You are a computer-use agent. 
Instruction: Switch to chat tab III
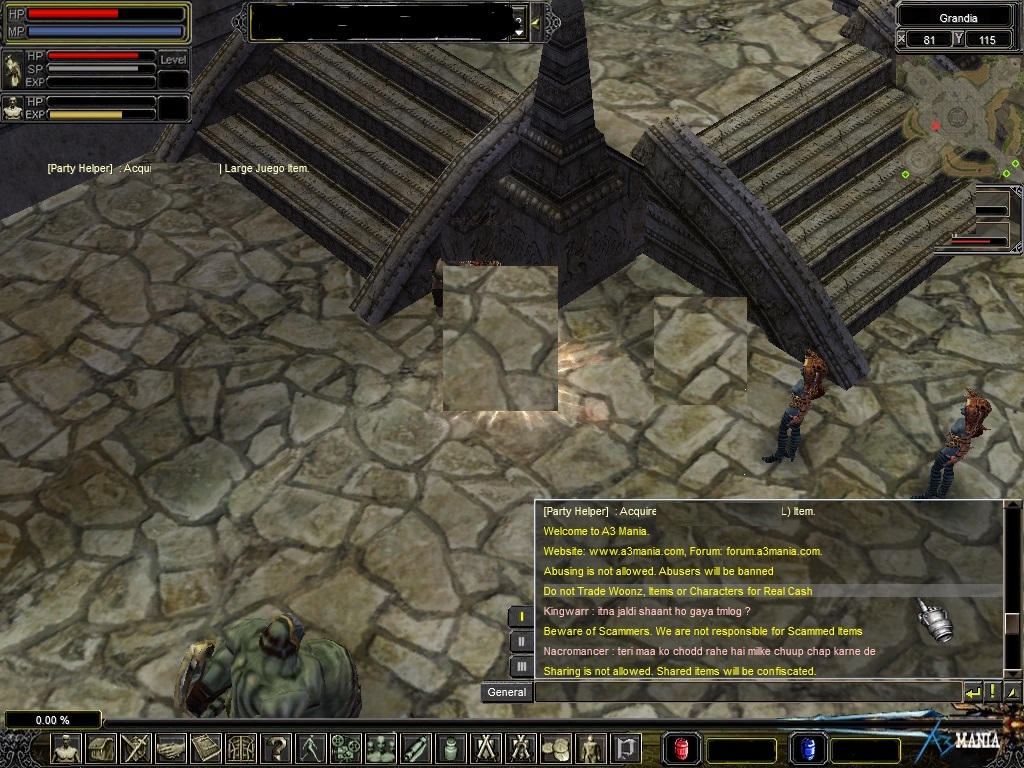tap(521, 666)
